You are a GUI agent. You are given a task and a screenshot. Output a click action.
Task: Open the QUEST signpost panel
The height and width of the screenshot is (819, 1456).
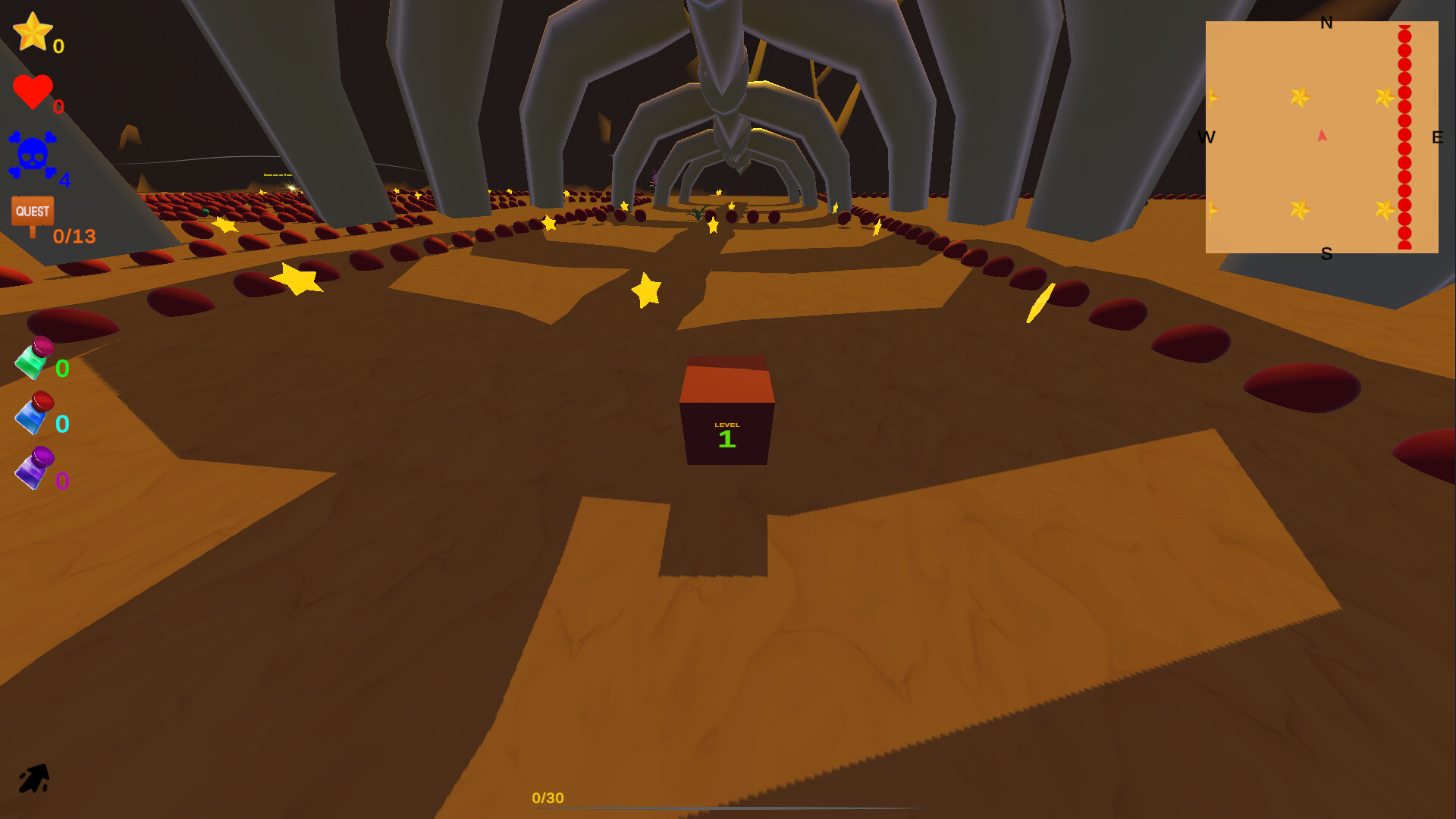pos(32,210)
